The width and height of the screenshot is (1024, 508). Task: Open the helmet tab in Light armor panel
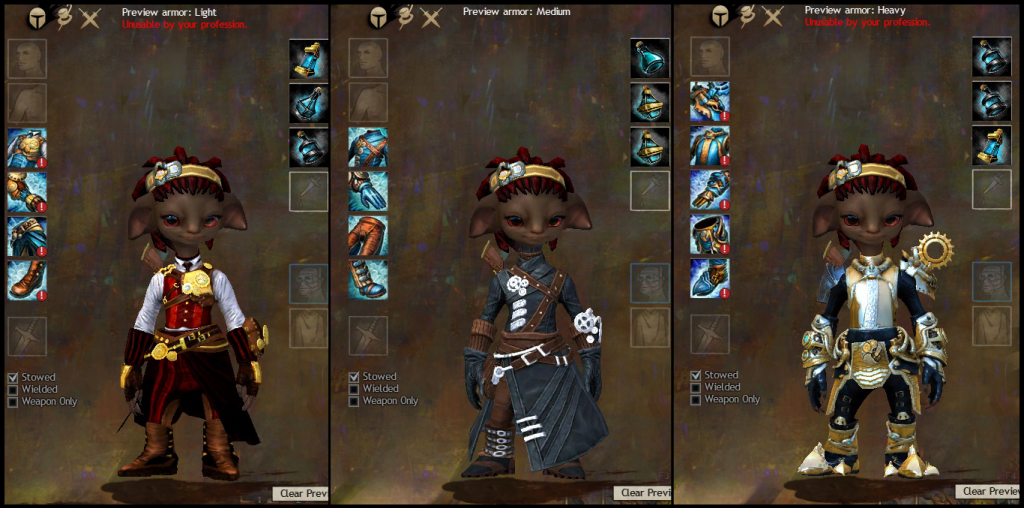[37, 17]
